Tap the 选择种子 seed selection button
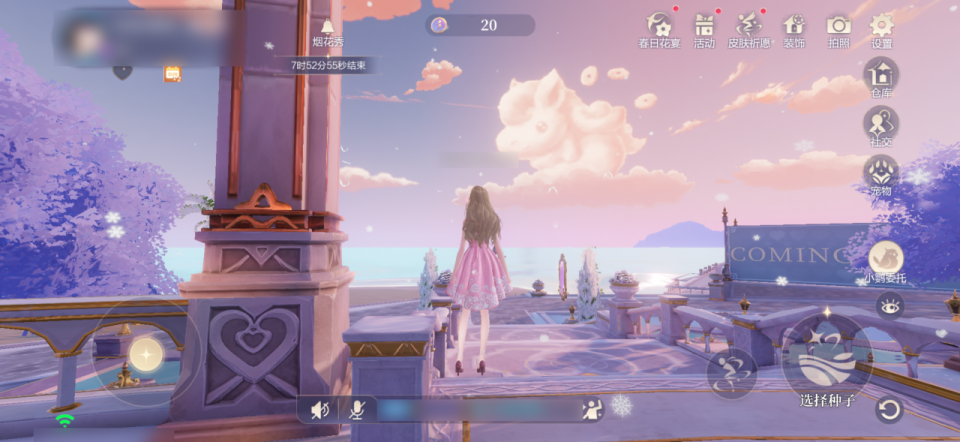This screenshot has height=442, width=960. coord(827,362)
